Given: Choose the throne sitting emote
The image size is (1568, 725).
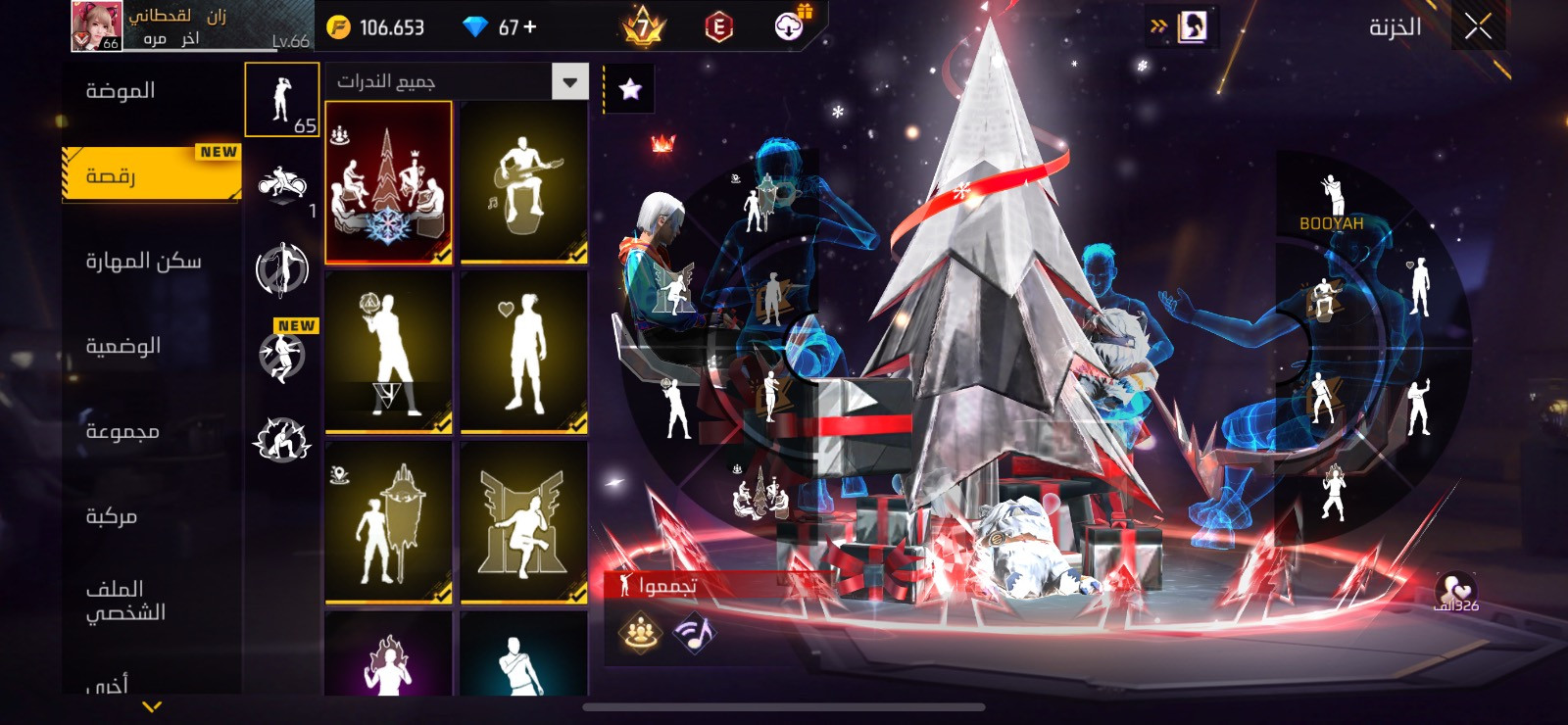Looking at the screenshot, I should [x=523, y=521].
